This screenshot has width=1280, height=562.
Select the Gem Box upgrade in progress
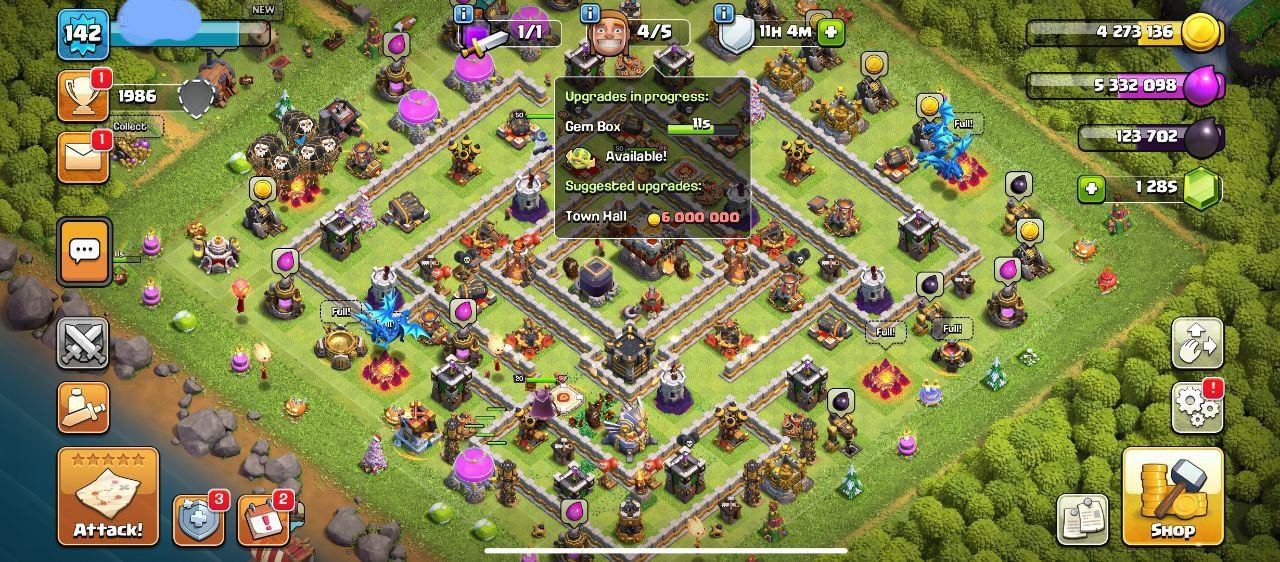click(652, 127)
